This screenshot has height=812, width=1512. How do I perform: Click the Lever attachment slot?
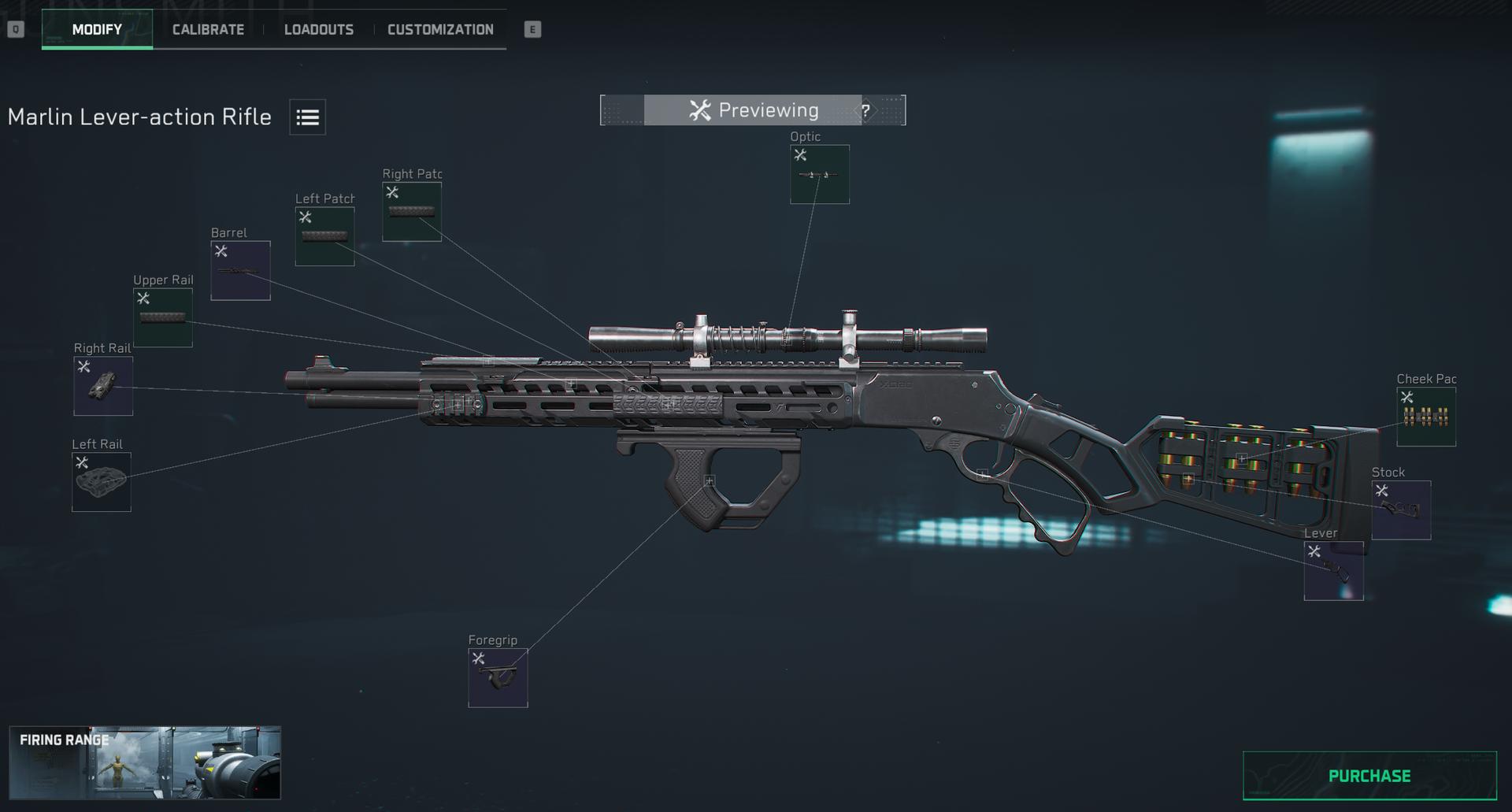1333,570
